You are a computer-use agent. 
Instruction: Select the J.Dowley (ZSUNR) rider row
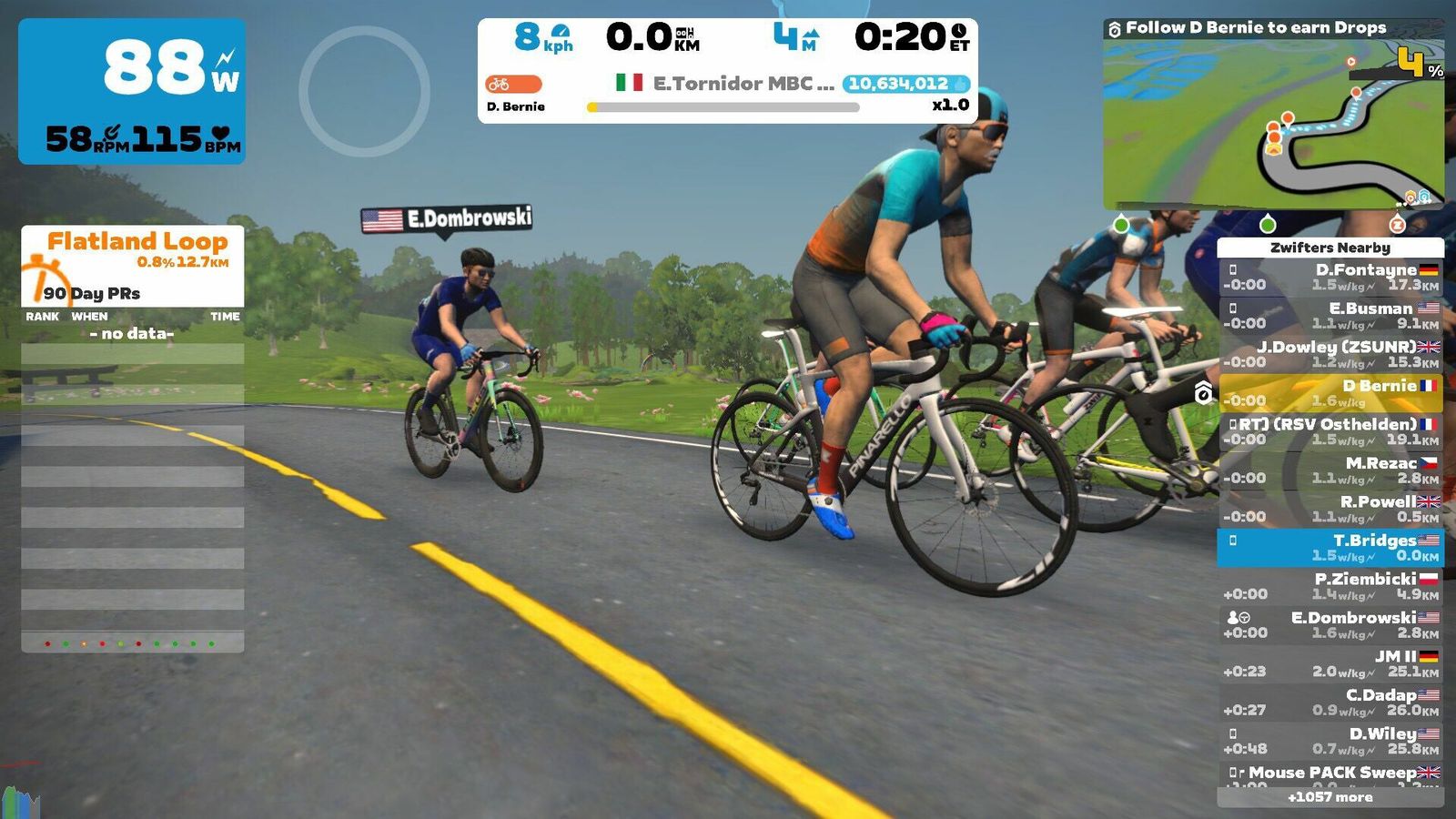coord(1330,354)
